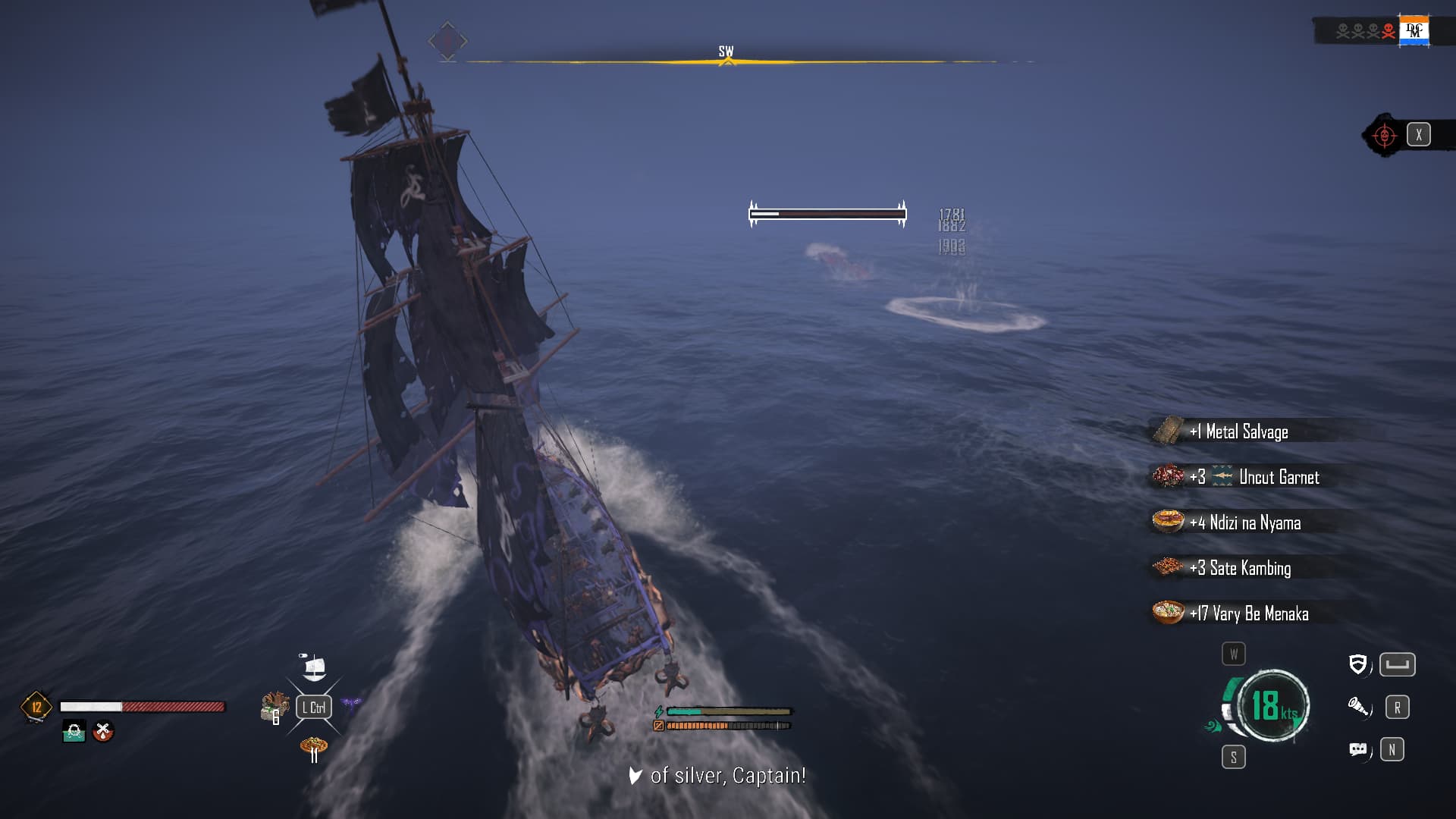Image resolution: width=1456 pixels, height=819 pixels.
Task: Click the DMC faction flag
Action: point(1414,31)
